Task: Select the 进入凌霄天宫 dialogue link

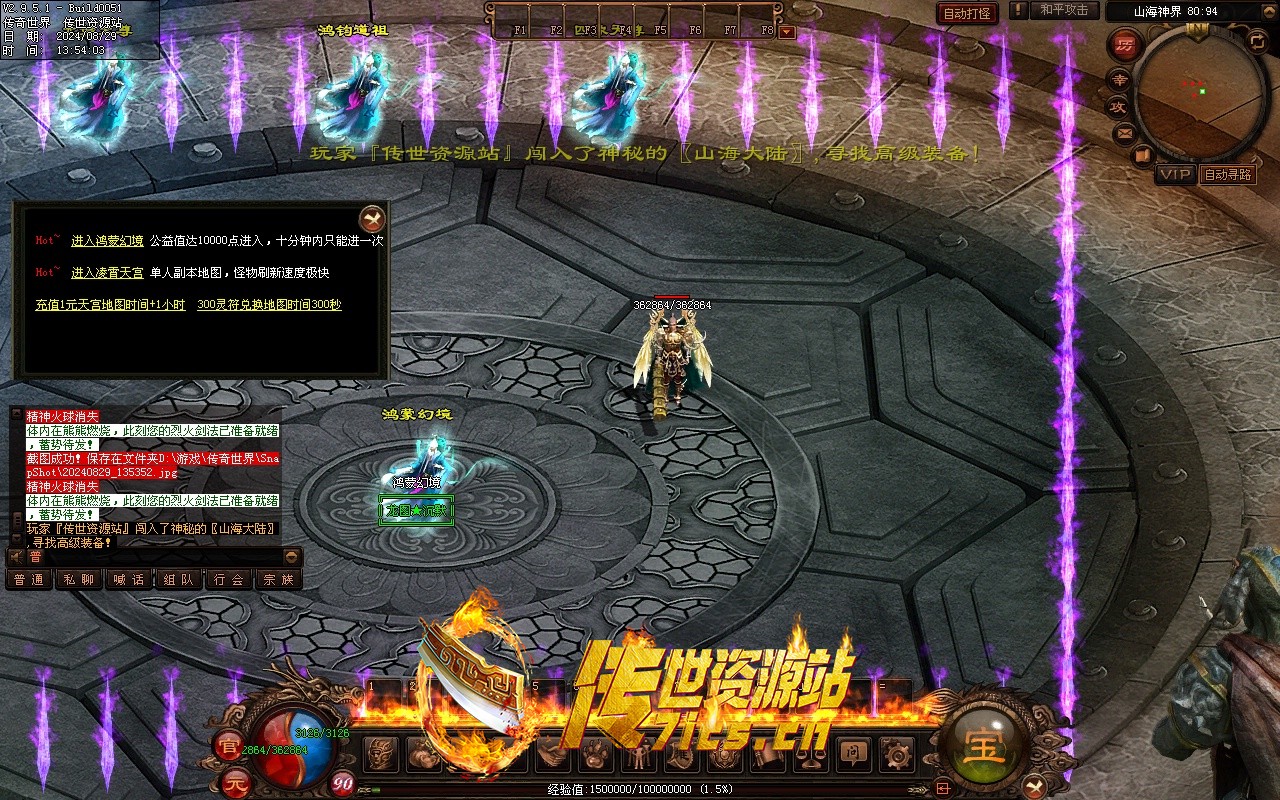Action: pyautogui.click(x=107, y=273)
